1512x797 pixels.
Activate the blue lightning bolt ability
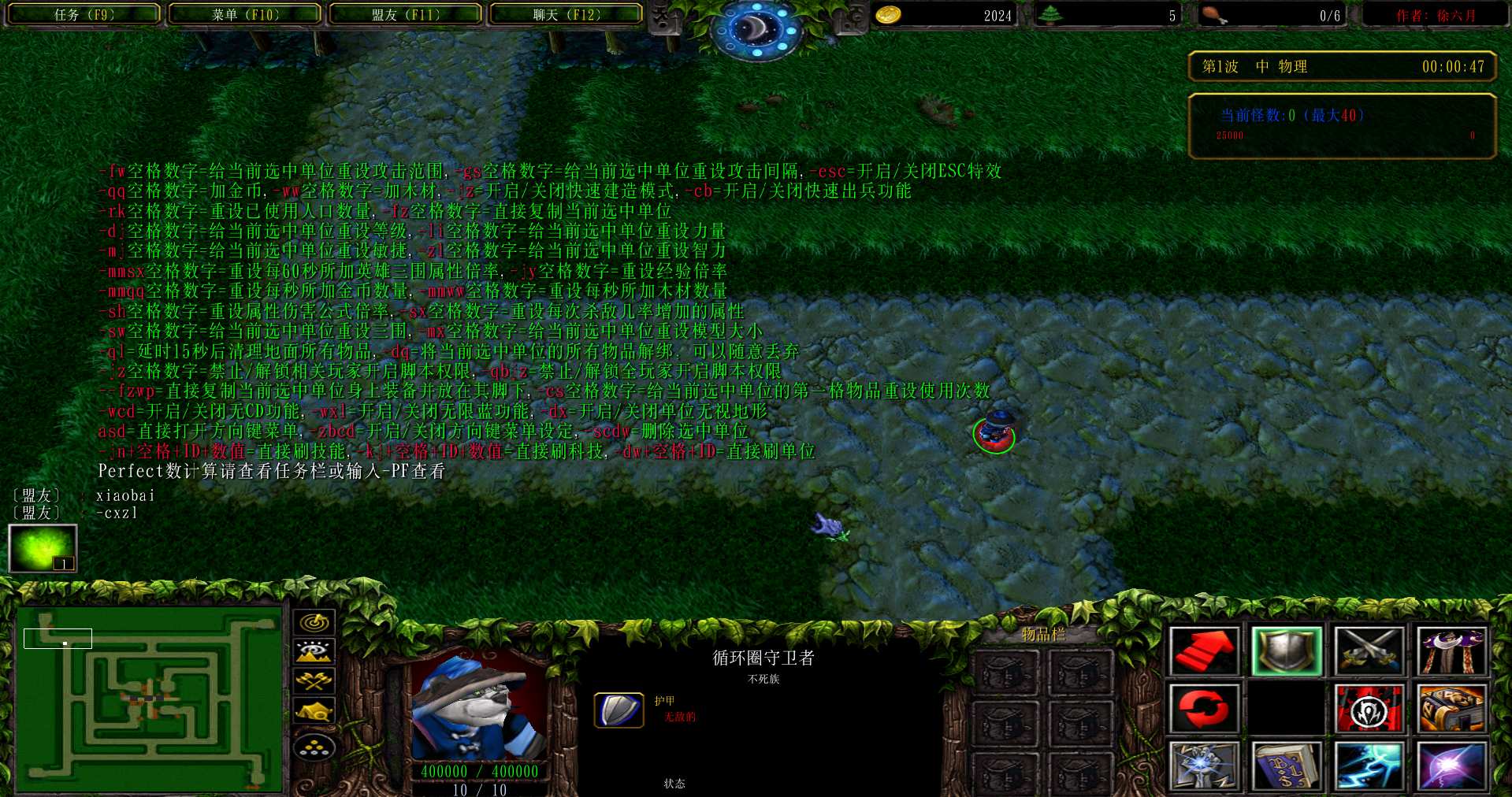(x=1369, y=765)
